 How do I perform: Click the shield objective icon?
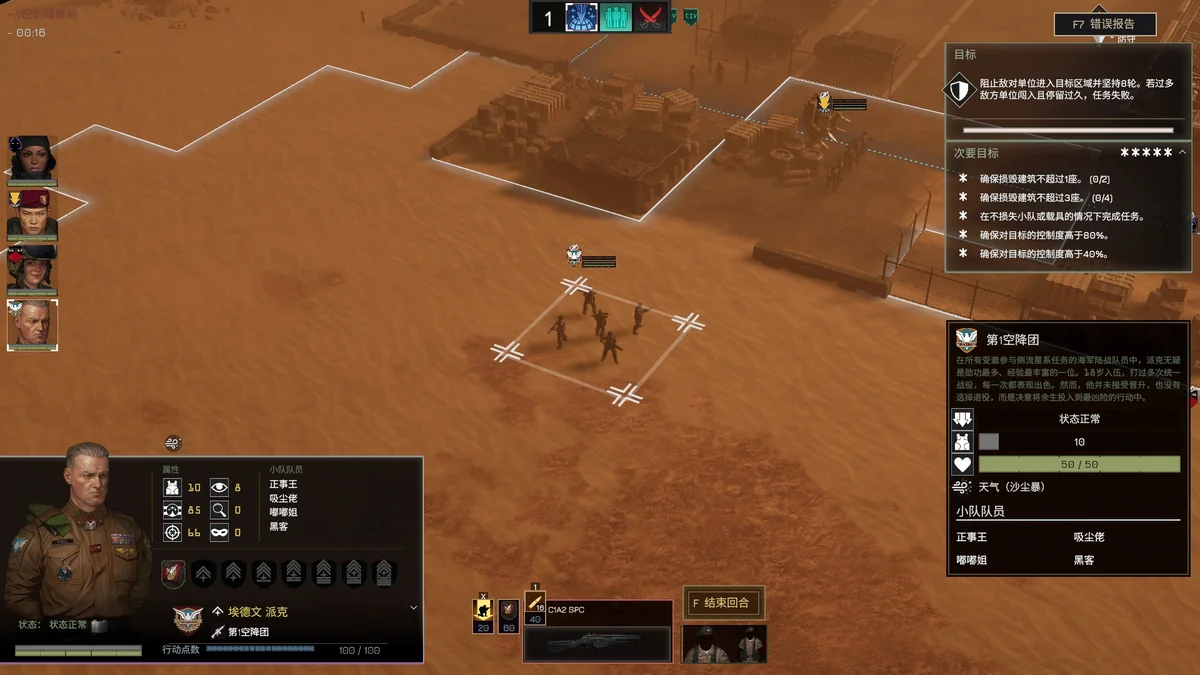(959, 90)
